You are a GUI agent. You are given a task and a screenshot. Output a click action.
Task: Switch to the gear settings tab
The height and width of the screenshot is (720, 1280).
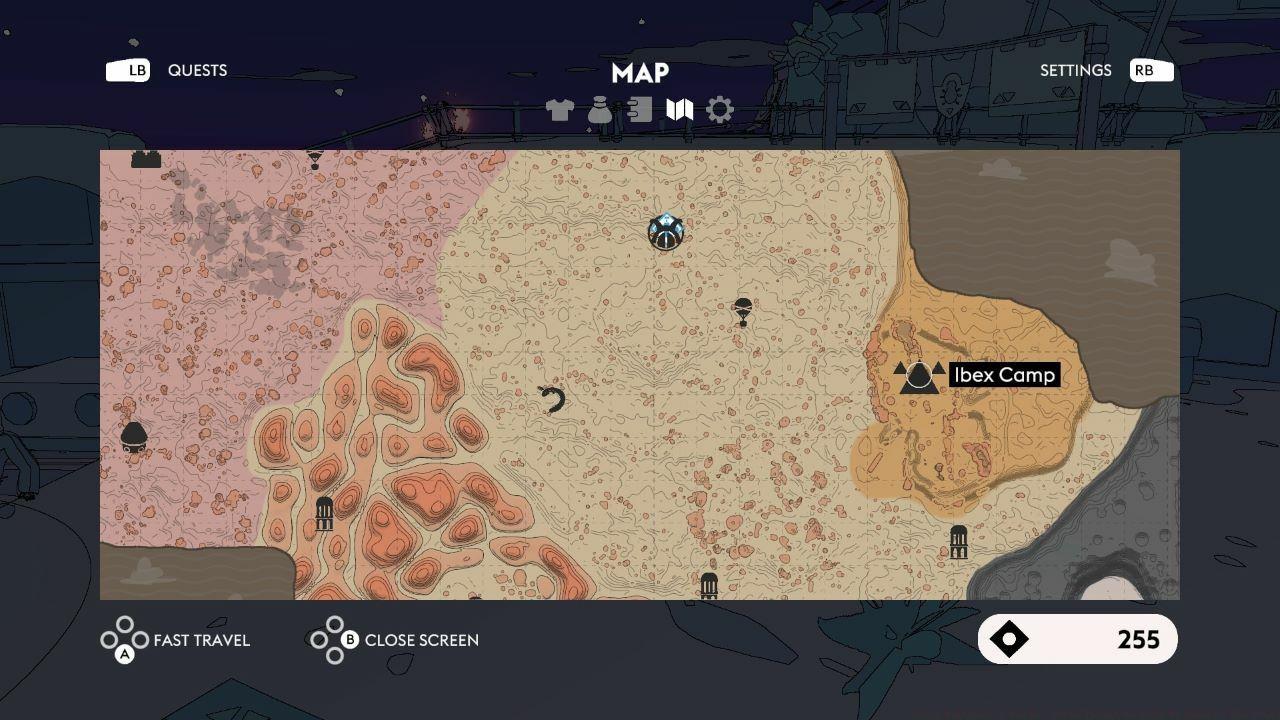[720, 110]
